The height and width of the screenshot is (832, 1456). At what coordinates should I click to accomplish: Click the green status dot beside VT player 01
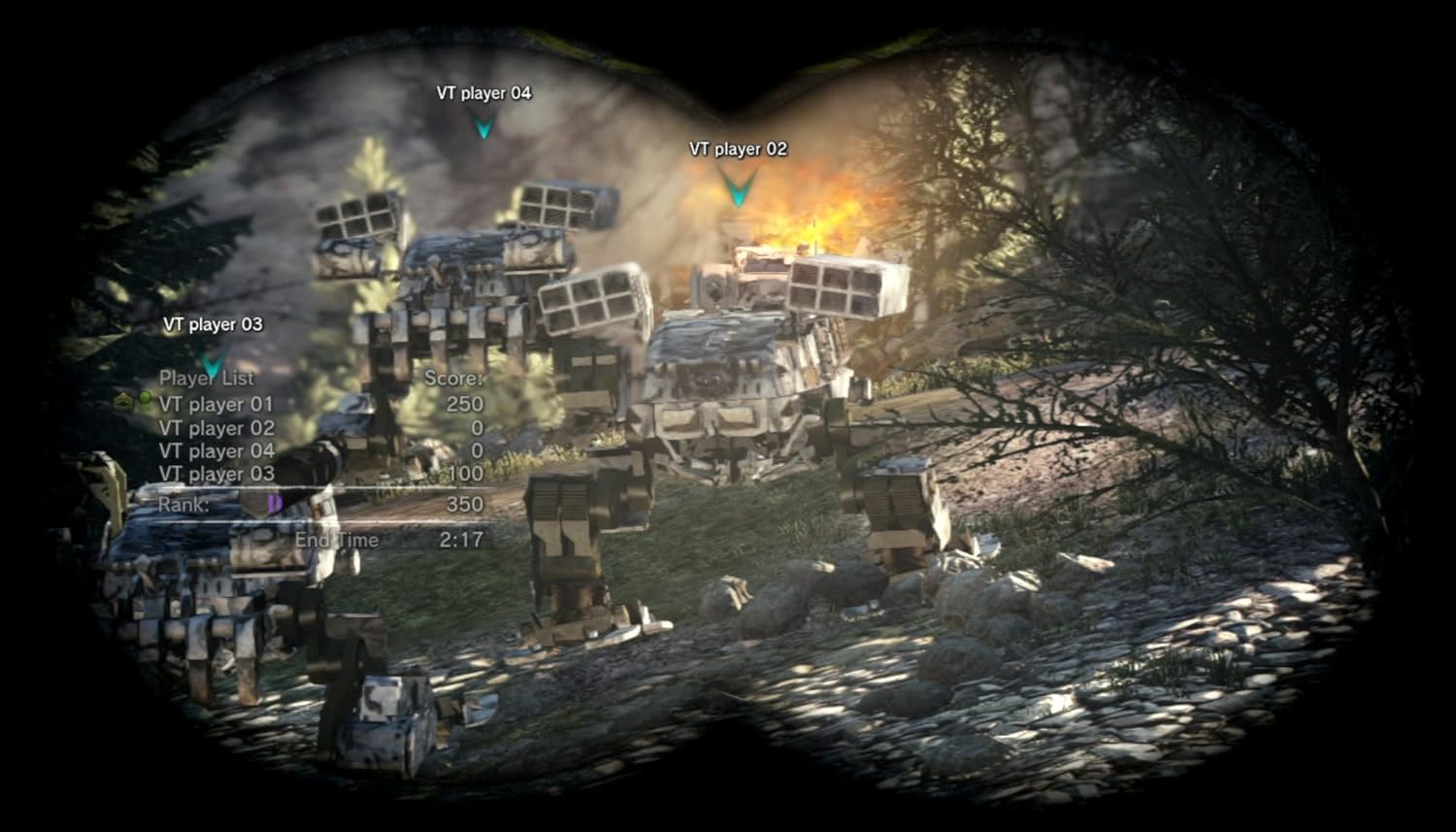(145, 398)
